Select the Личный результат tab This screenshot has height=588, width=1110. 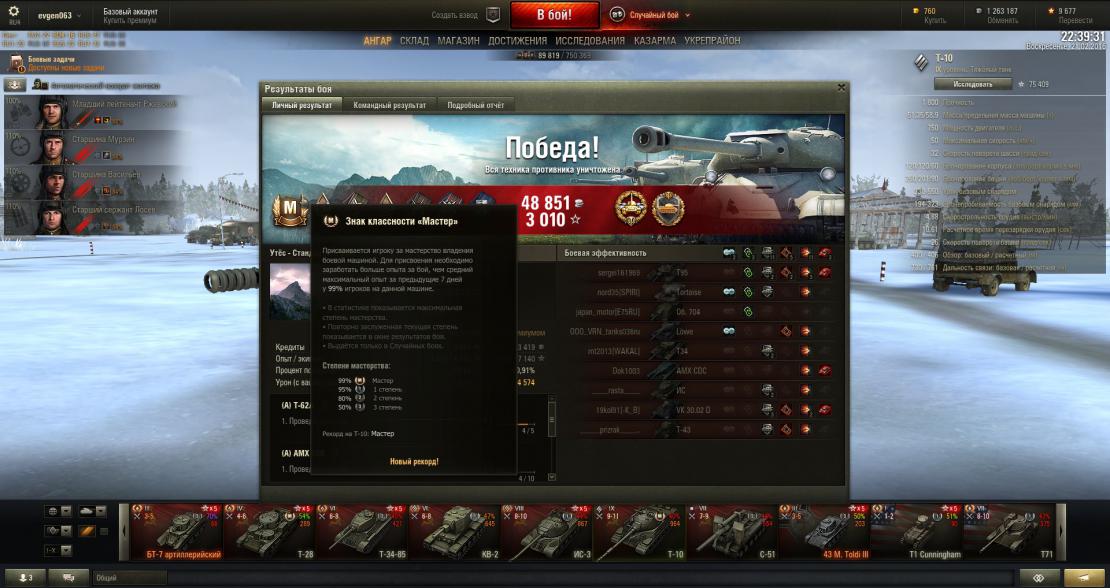pos(301,105)
